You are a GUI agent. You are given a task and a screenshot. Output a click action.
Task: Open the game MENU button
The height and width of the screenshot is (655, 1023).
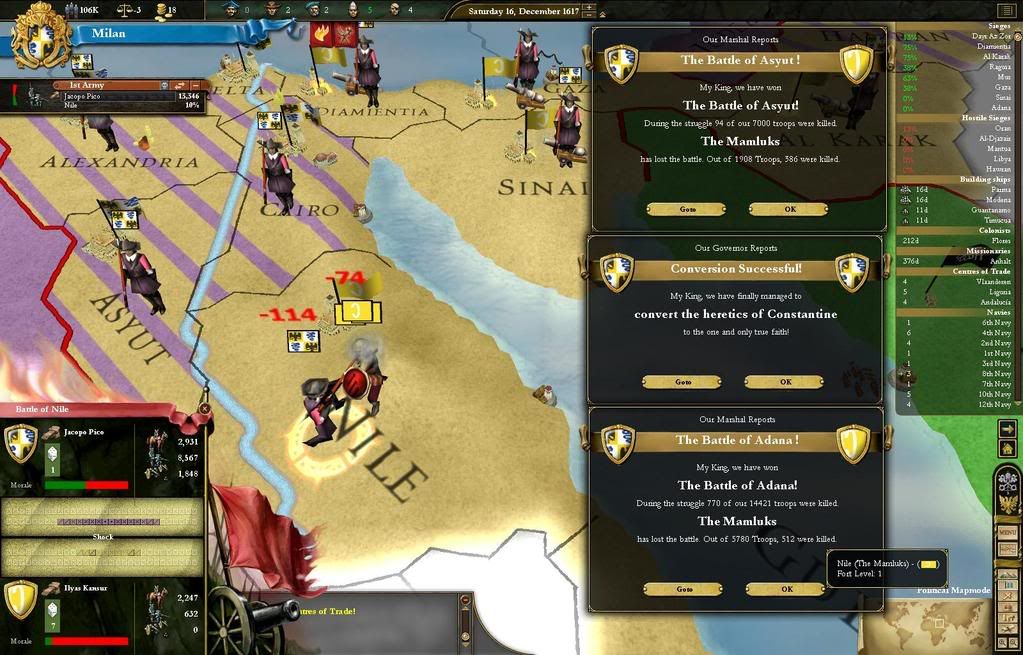pos(1008,533)
